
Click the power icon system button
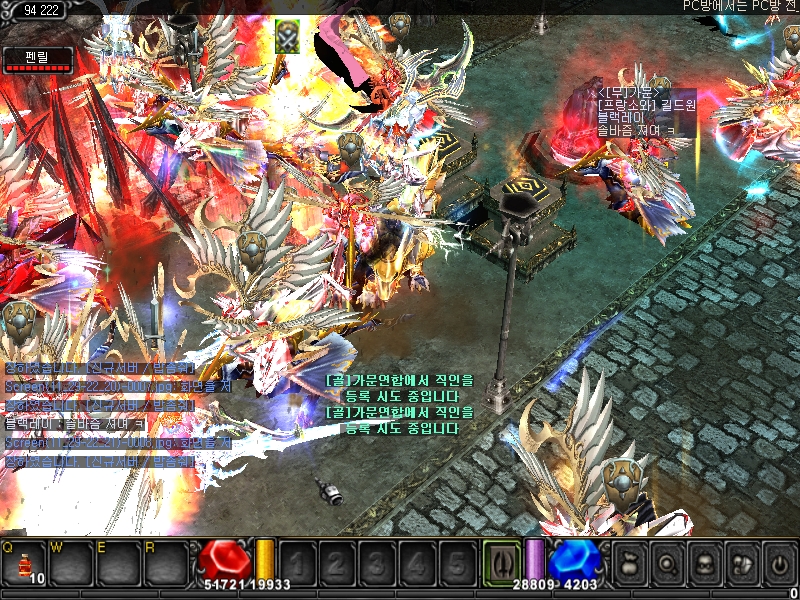[x=778, y=563]
